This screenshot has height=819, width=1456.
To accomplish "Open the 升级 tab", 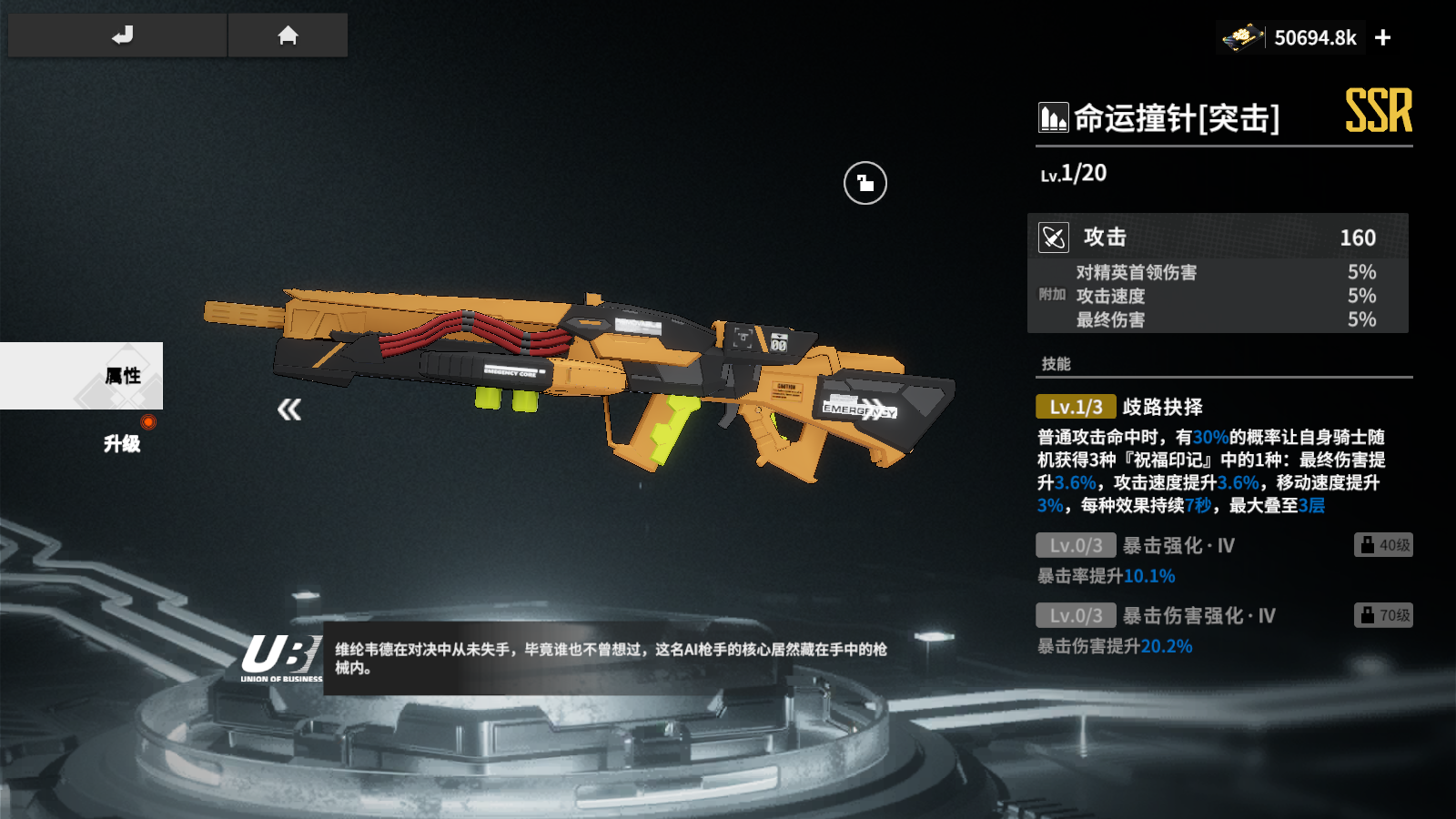I will point(122,443).
